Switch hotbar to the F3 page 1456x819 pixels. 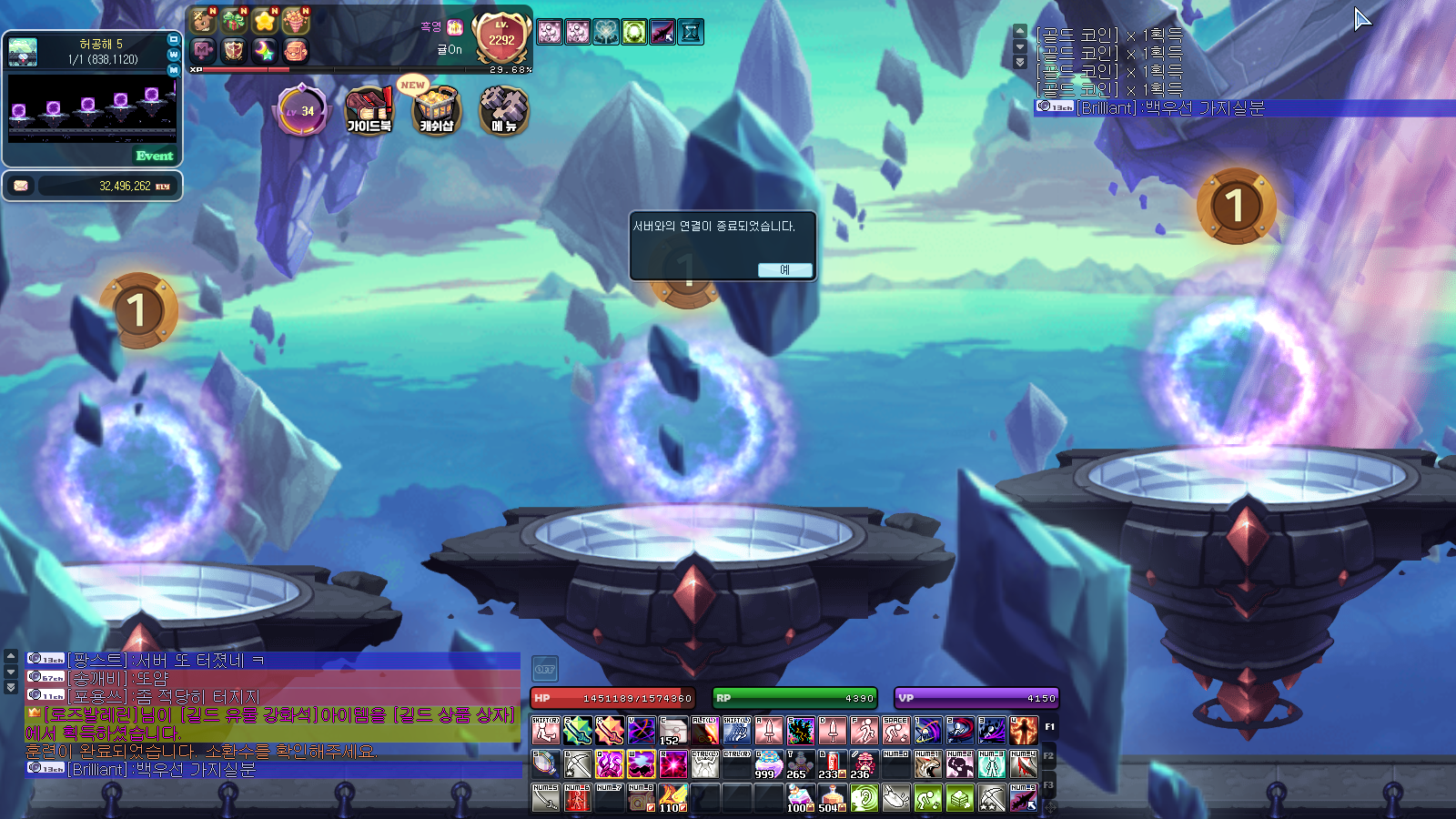1048,785
